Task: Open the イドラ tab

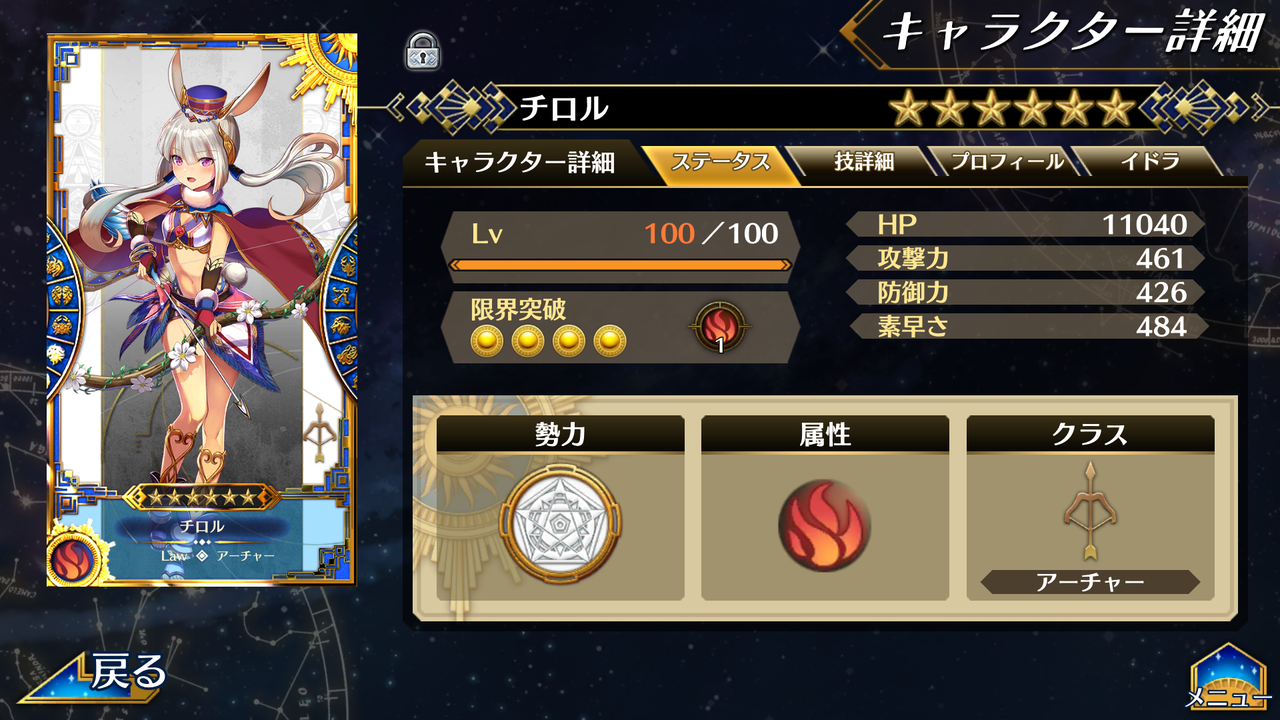Action: [x=1150, y=161]
